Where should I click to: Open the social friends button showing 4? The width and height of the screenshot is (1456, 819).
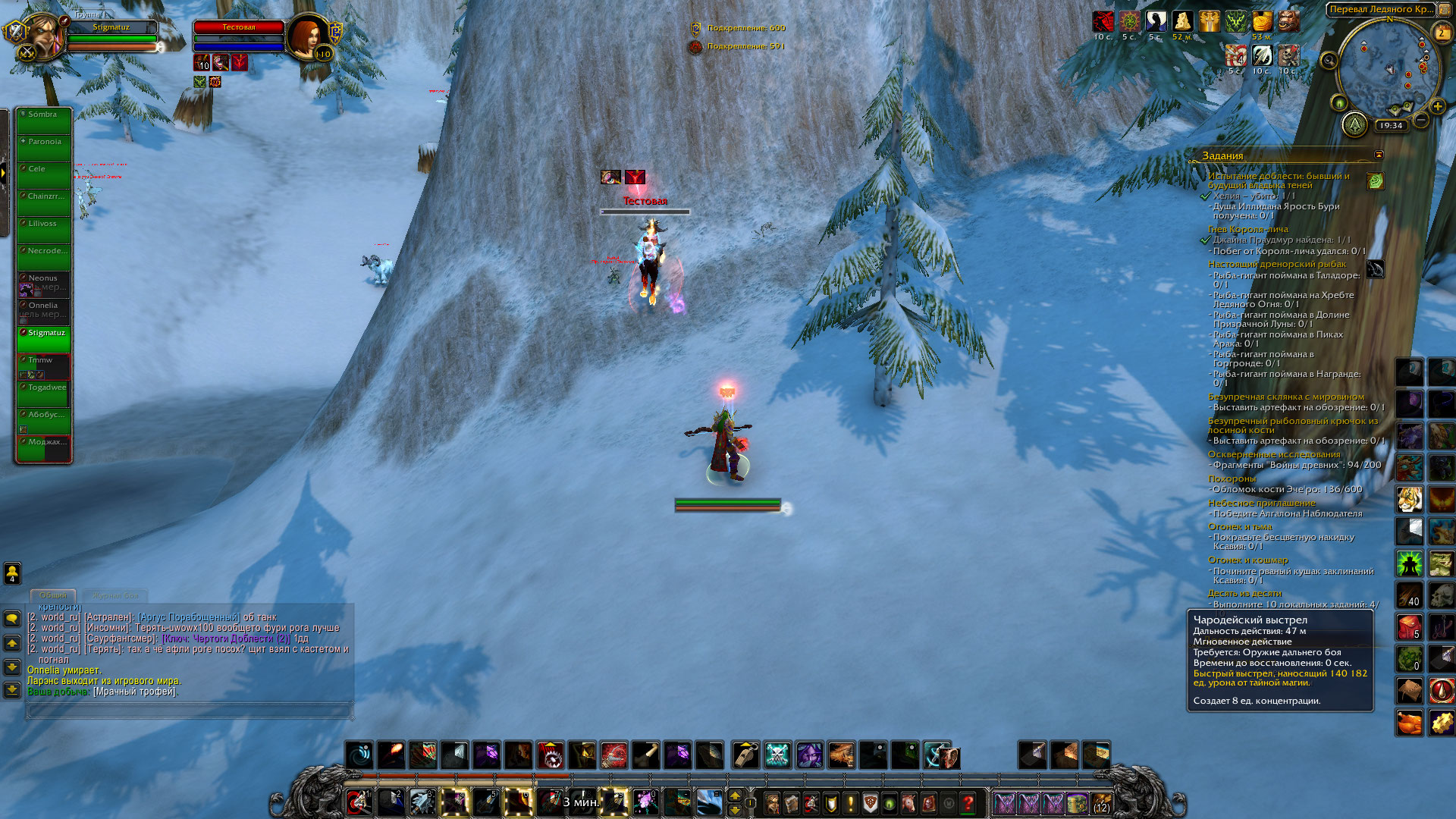coord(12,573)
